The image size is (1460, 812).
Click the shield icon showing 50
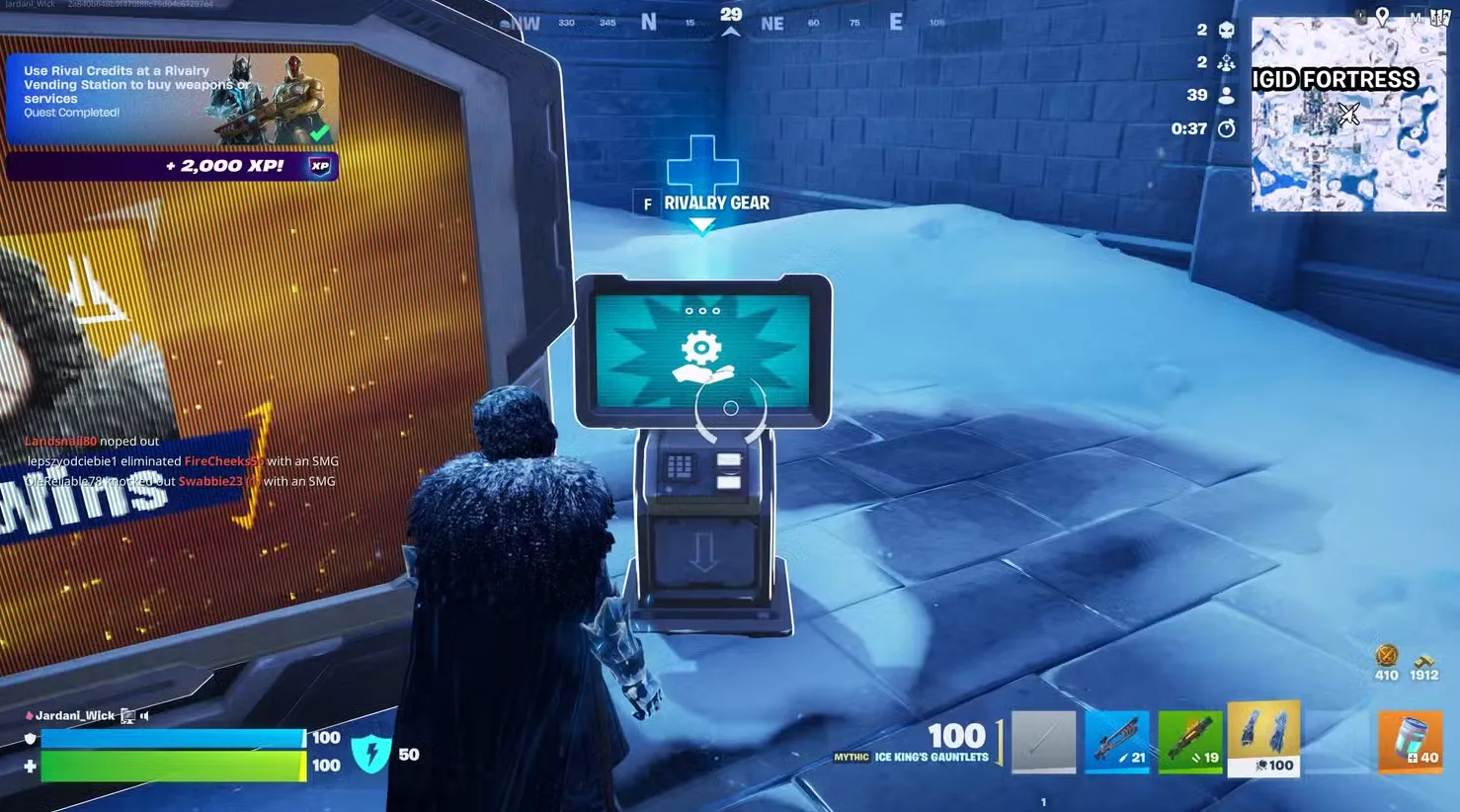click(372, 754)
